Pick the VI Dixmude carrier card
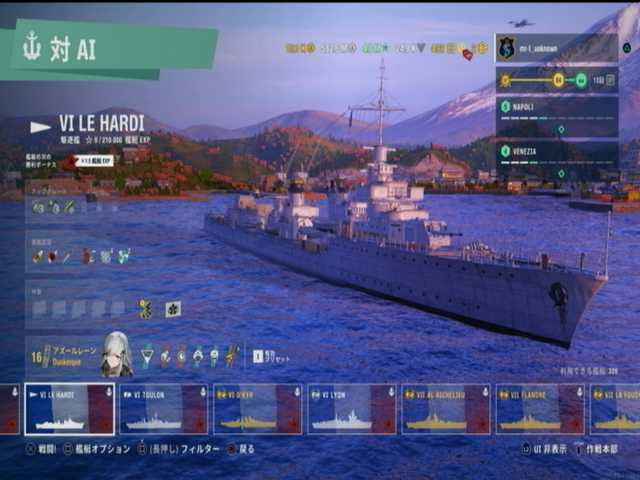The width and height of the screenshot is (640, 480). pos(257,409)
